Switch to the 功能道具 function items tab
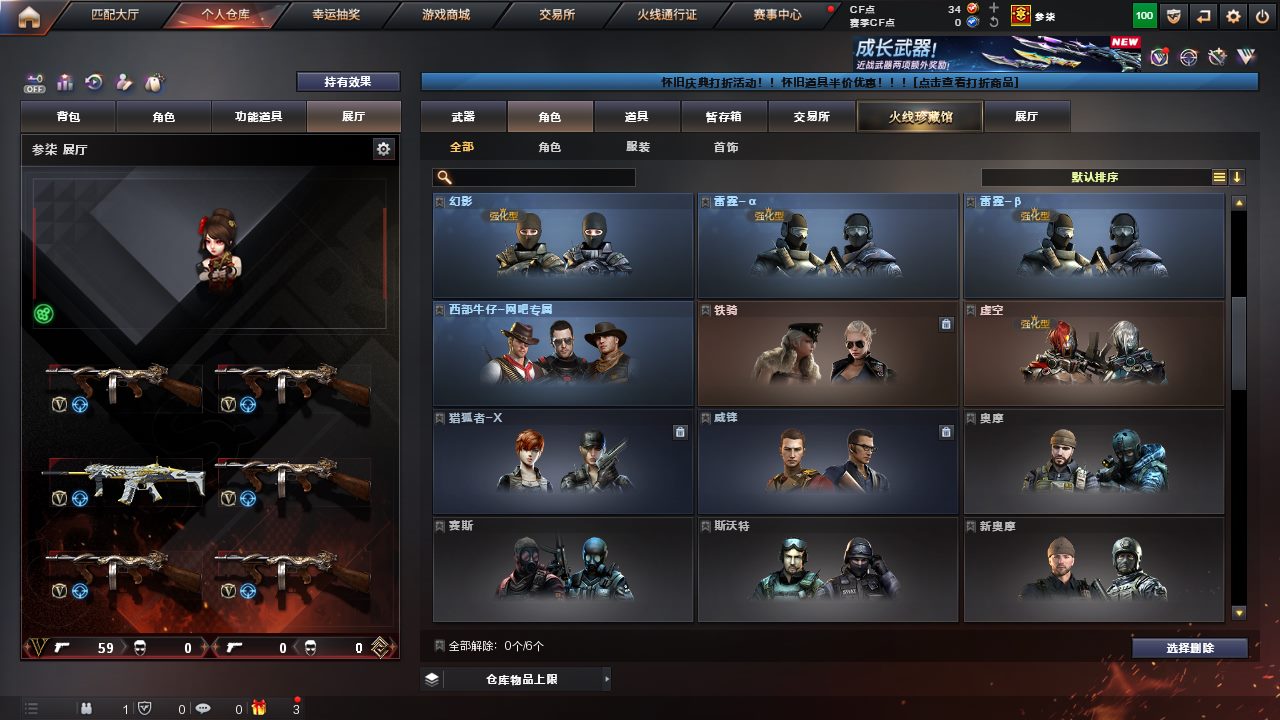Image resolution: width=1280 pixels, height=720 pixels. click(x=258, y=117)
